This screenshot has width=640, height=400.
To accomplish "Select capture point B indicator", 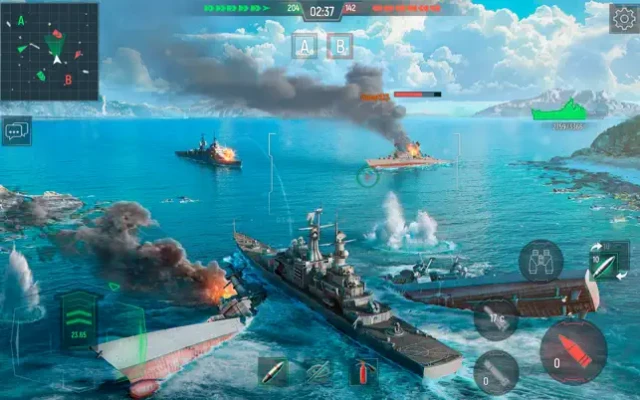I will click(x=340, y=45).
